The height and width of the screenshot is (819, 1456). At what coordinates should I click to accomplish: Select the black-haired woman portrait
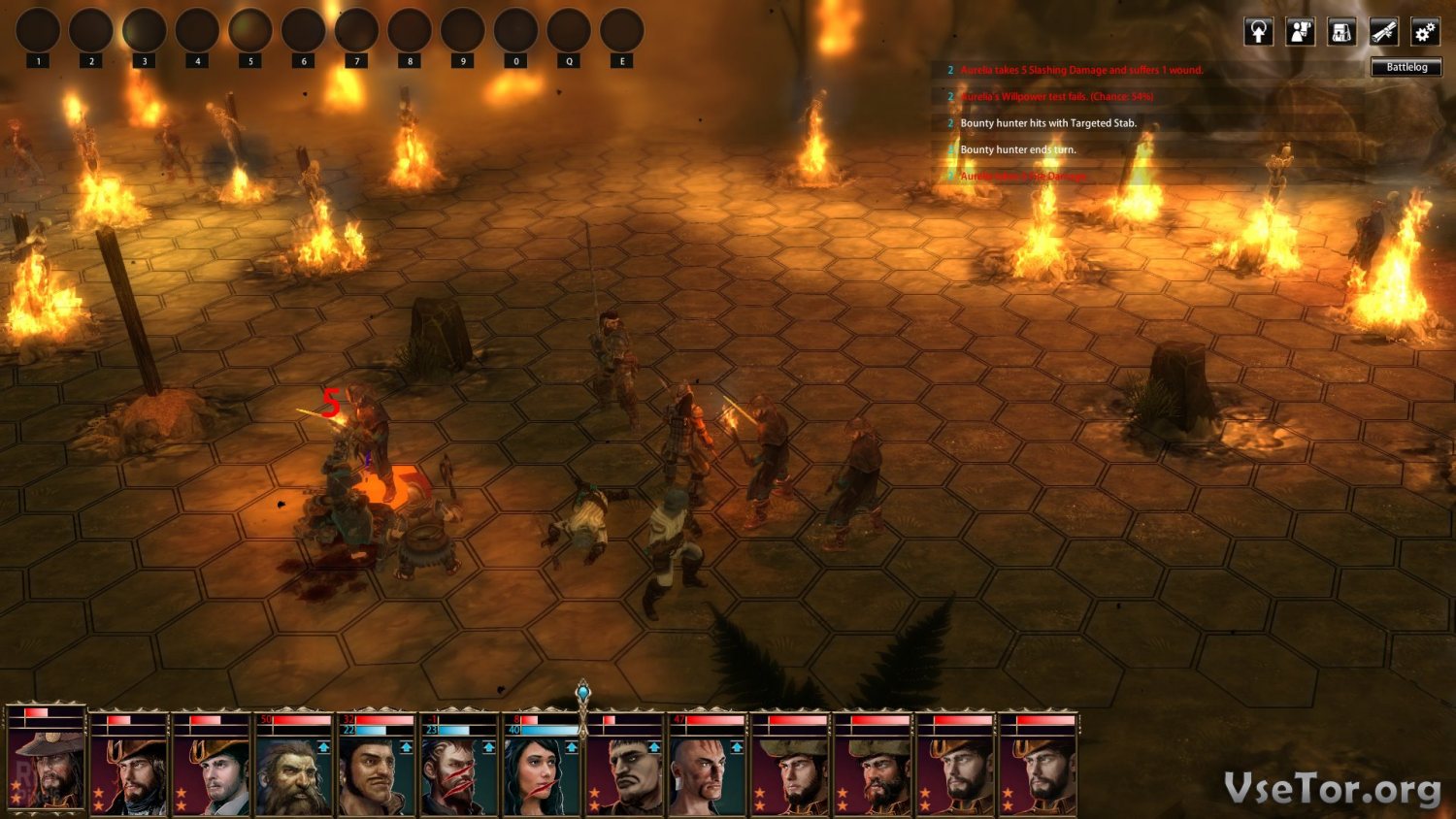[x=540, y=773]
